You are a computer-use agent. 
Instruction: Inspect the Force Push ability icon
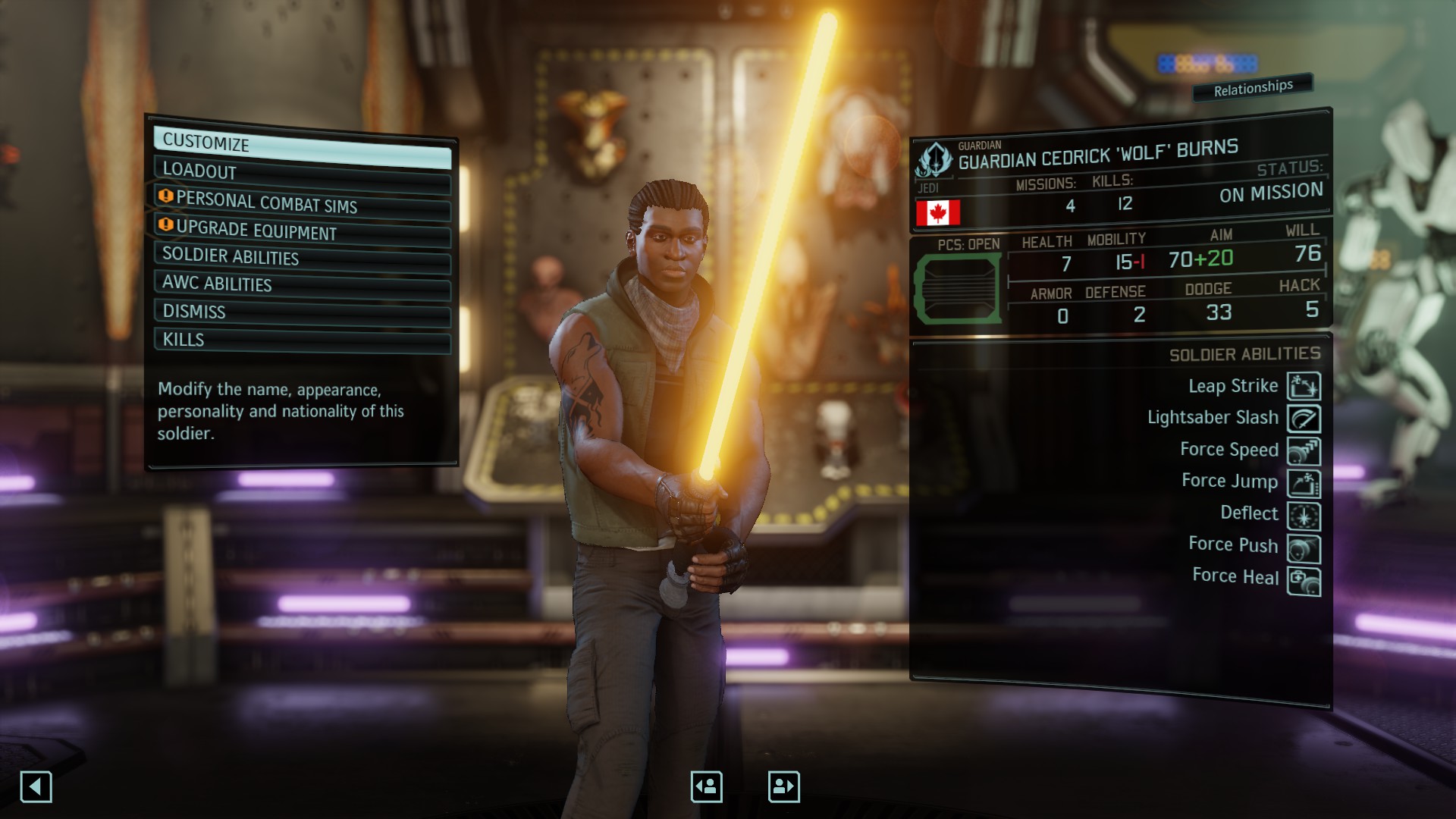[x=1304, y=549]
